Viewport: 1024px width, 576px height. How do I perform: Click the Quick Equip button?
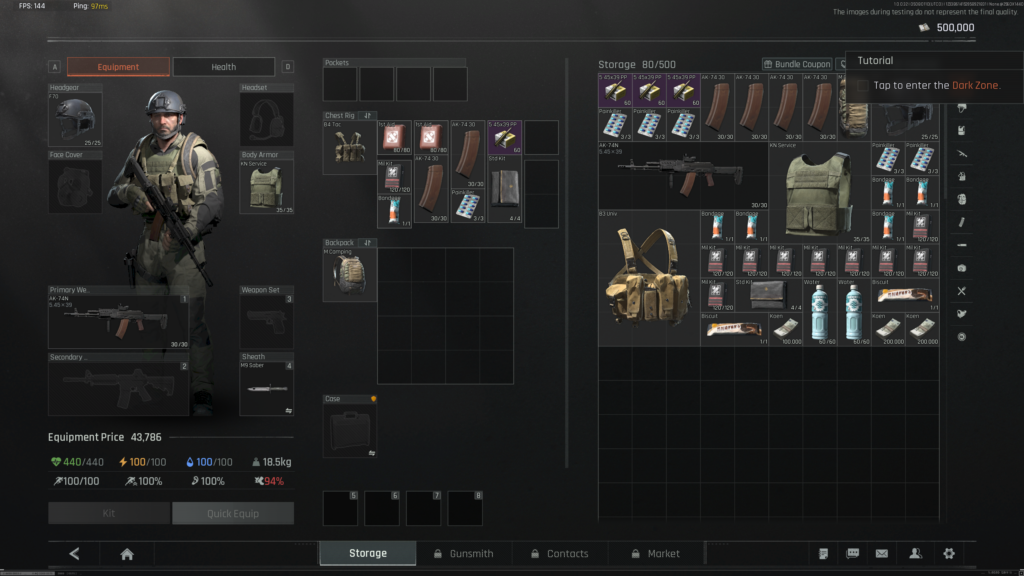(233, 513)
